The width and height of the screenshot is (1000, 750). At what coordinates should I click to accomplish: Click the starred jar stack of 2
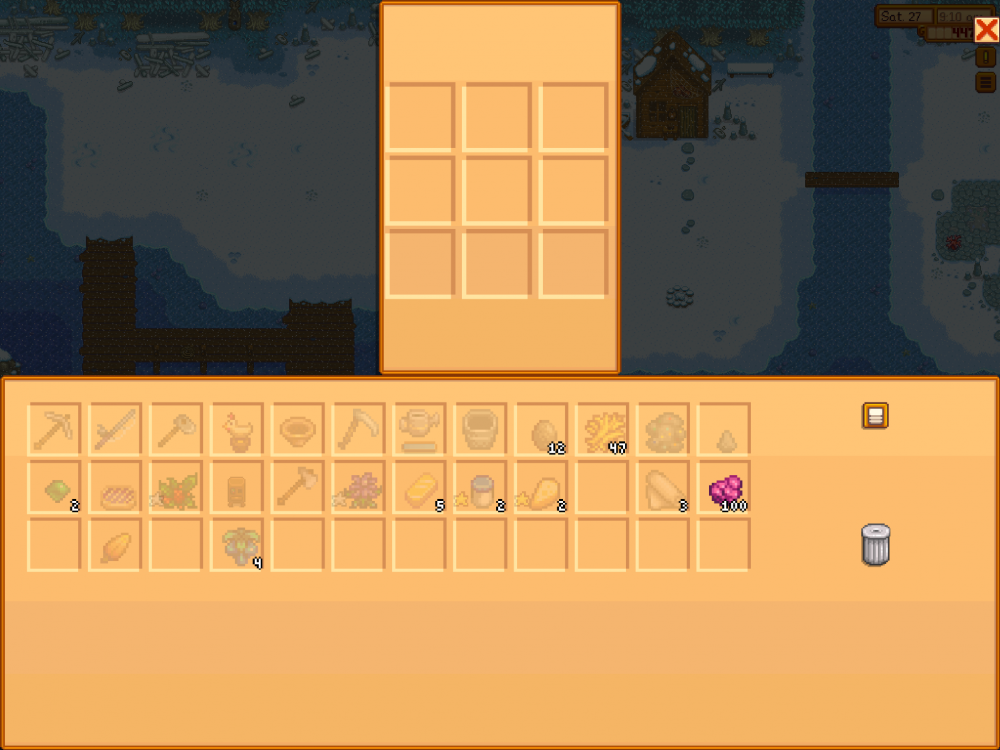(x=481, y=488)
